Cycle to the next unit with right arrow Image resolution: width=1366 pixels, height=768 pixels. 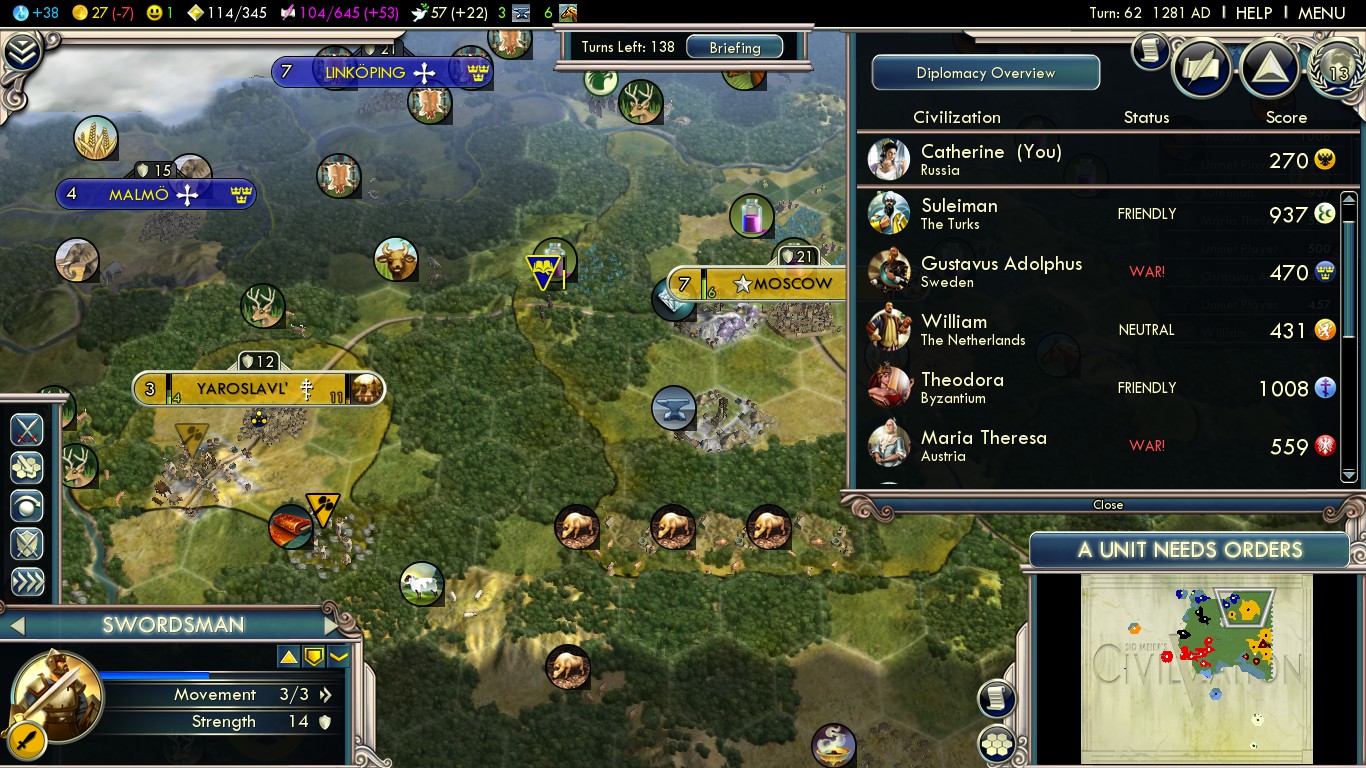(333, 626)
